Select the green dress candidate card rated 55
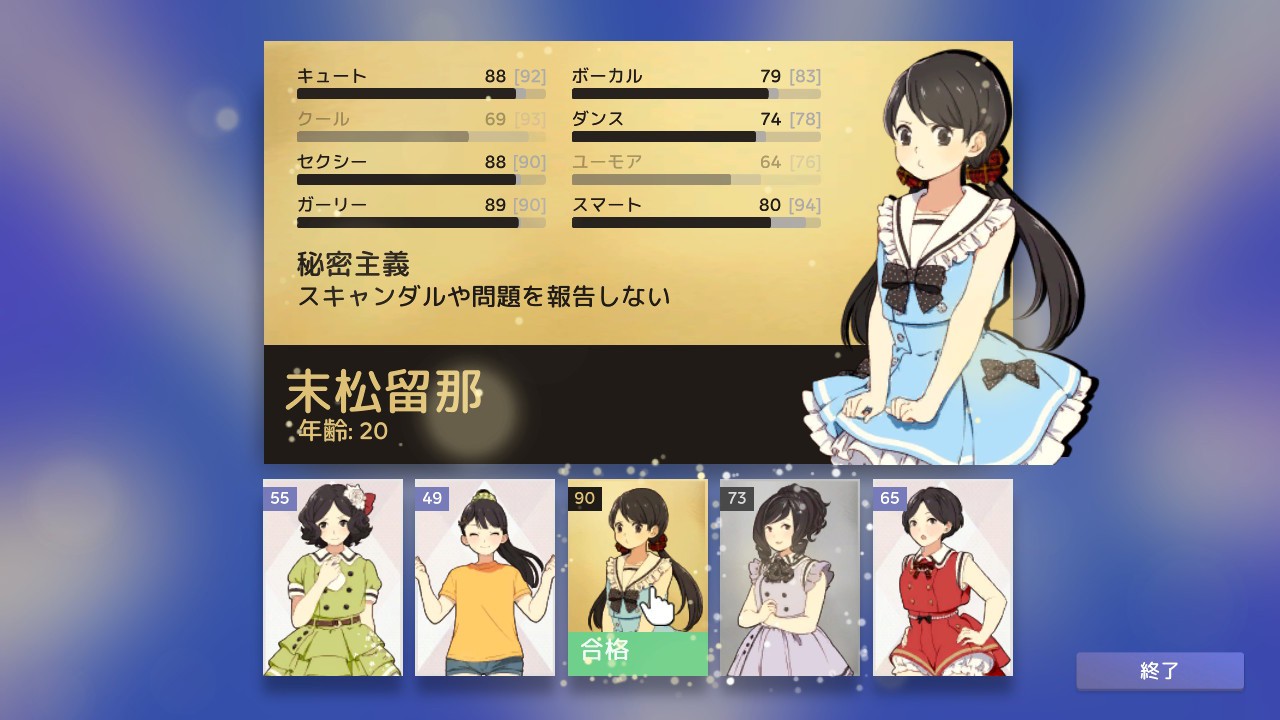The image size is (1280, 720). 333,578
